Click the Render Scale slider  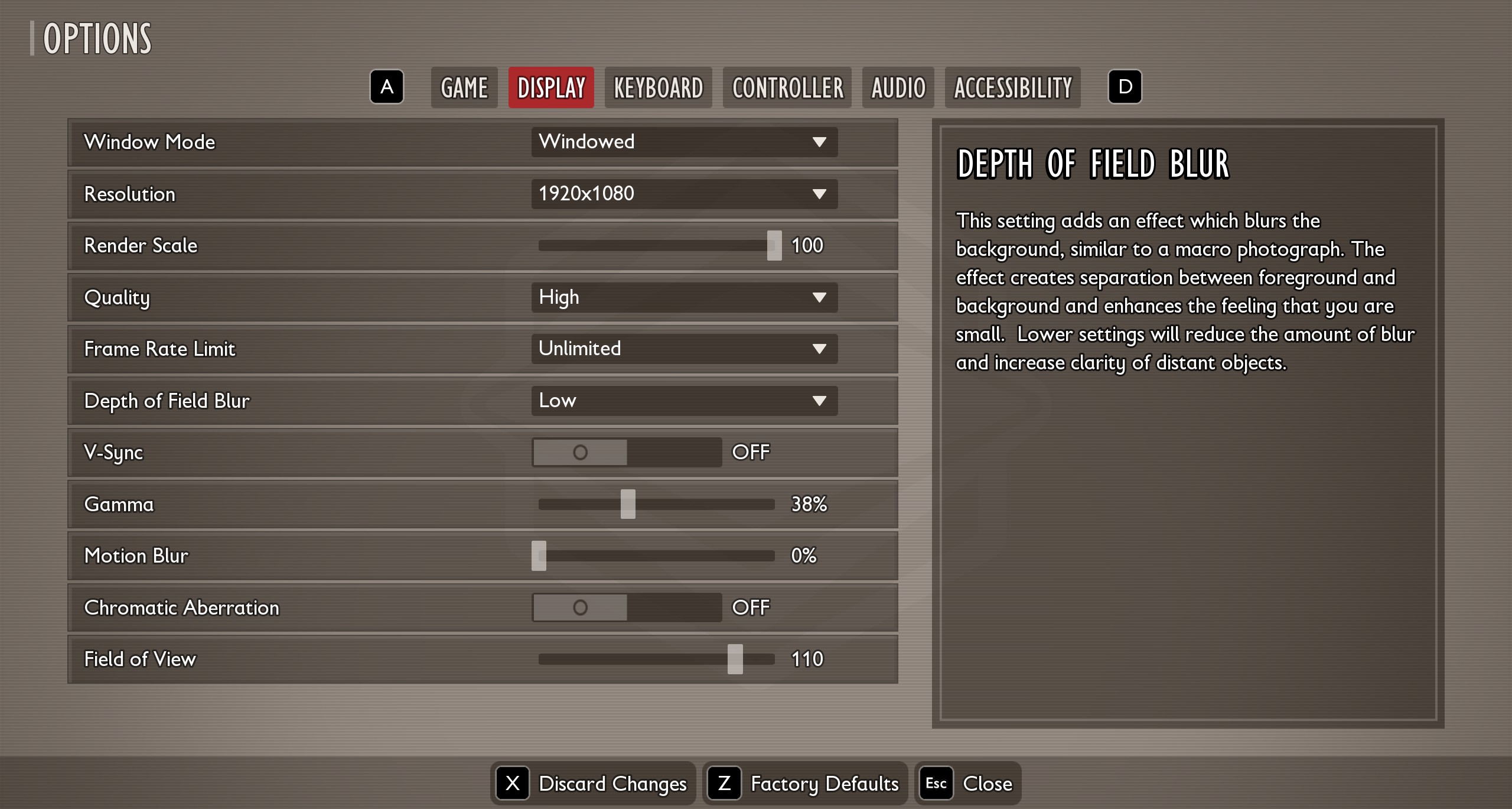pos(774,245)
